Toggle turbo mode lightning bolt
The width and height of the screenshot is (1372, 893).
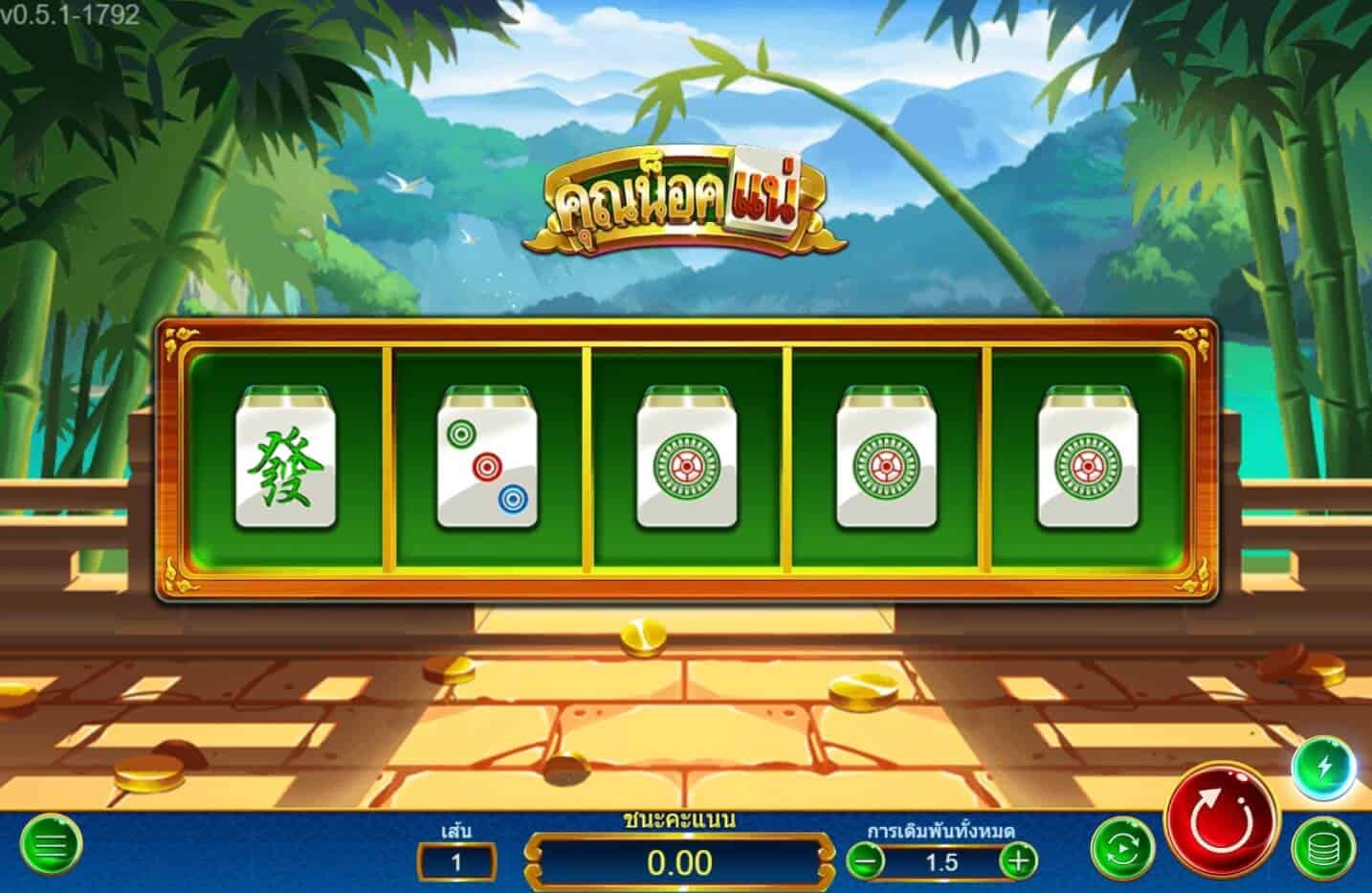tap(1323, 768)
